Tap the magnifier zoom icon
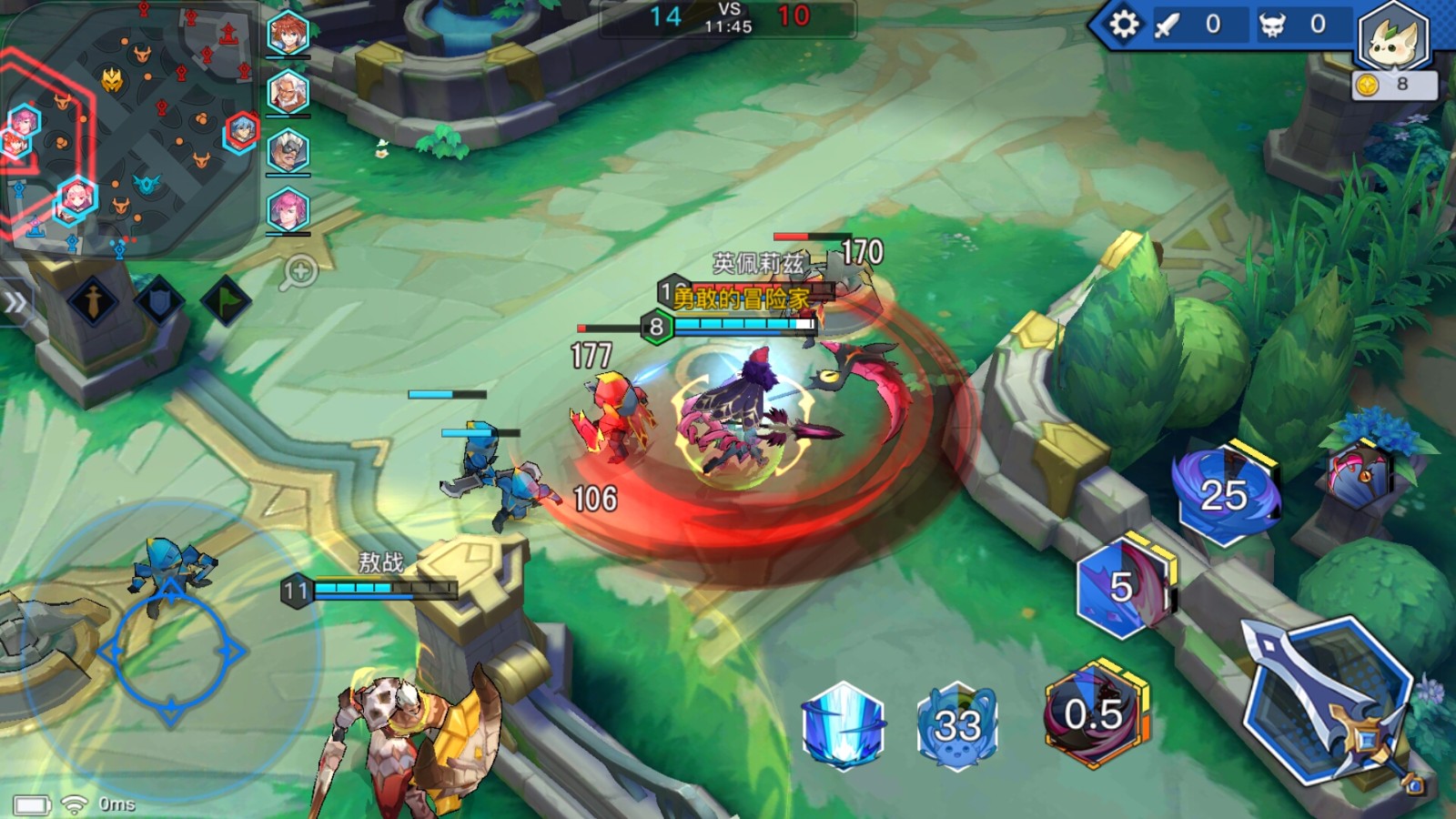 coord(298,271)
